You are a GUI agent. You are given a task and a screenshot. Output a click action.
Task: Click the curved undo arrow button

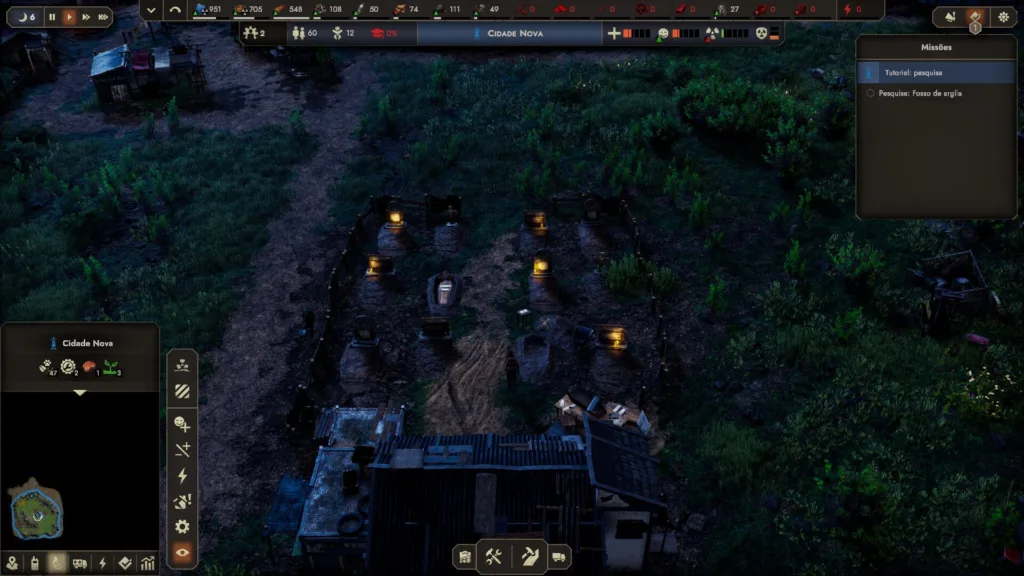click(x=176, y=10)
